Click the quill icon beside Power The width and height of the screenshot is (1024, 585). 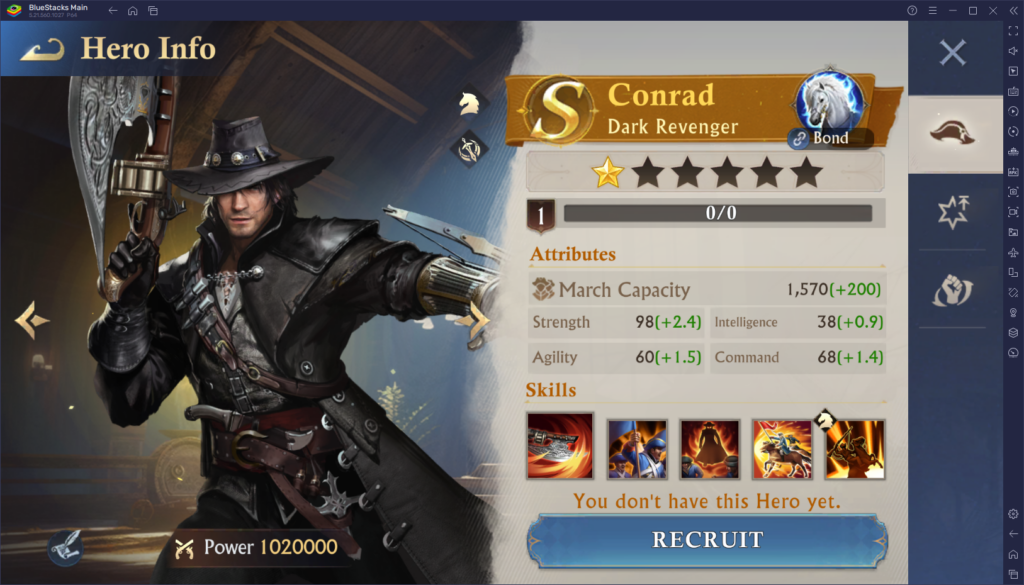pyautogui.click(x=64, y=546)
